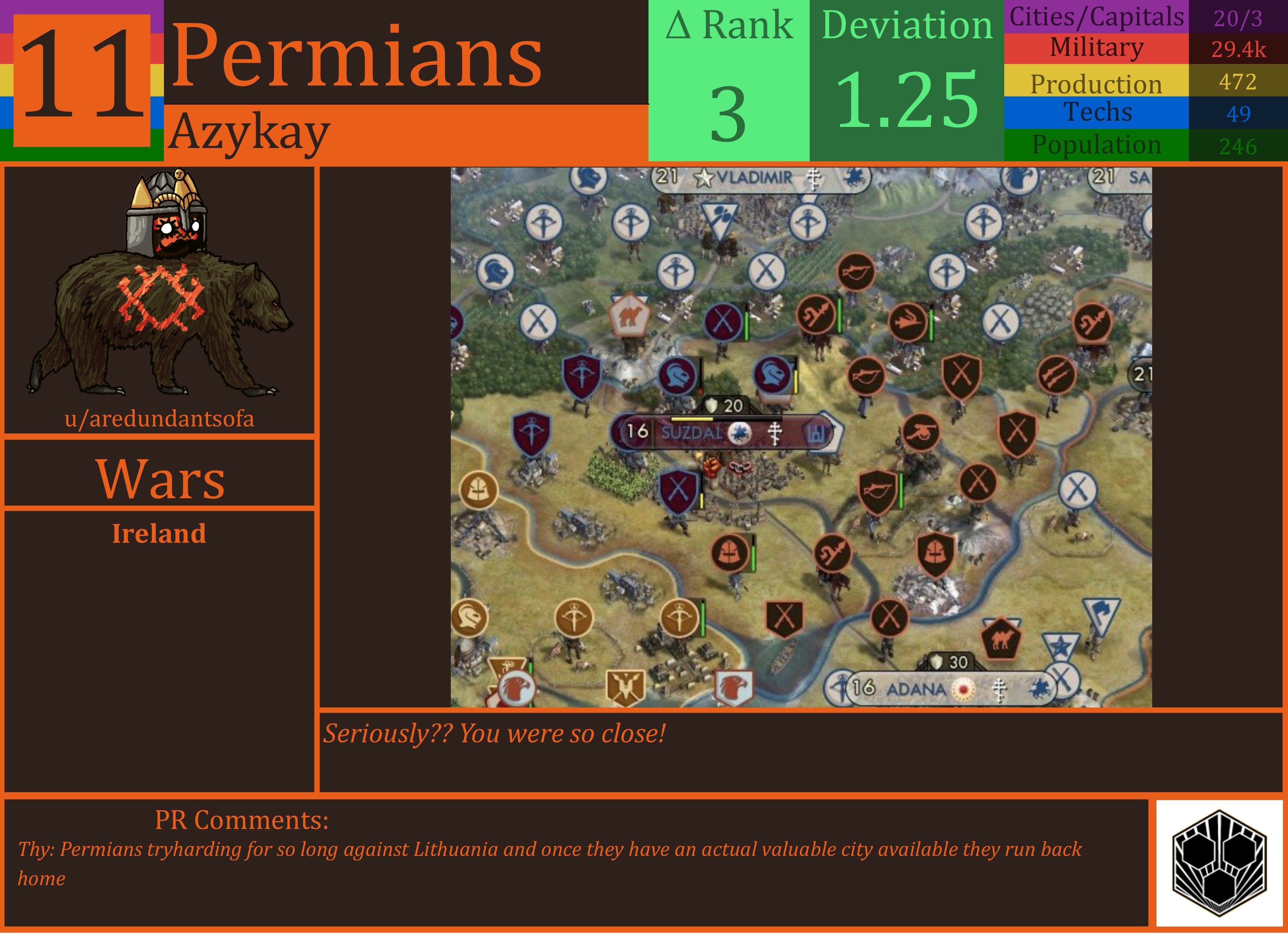Expand the PR Comments section
Viewport: 1288px width, 934px height.
(x=241, y=820)
